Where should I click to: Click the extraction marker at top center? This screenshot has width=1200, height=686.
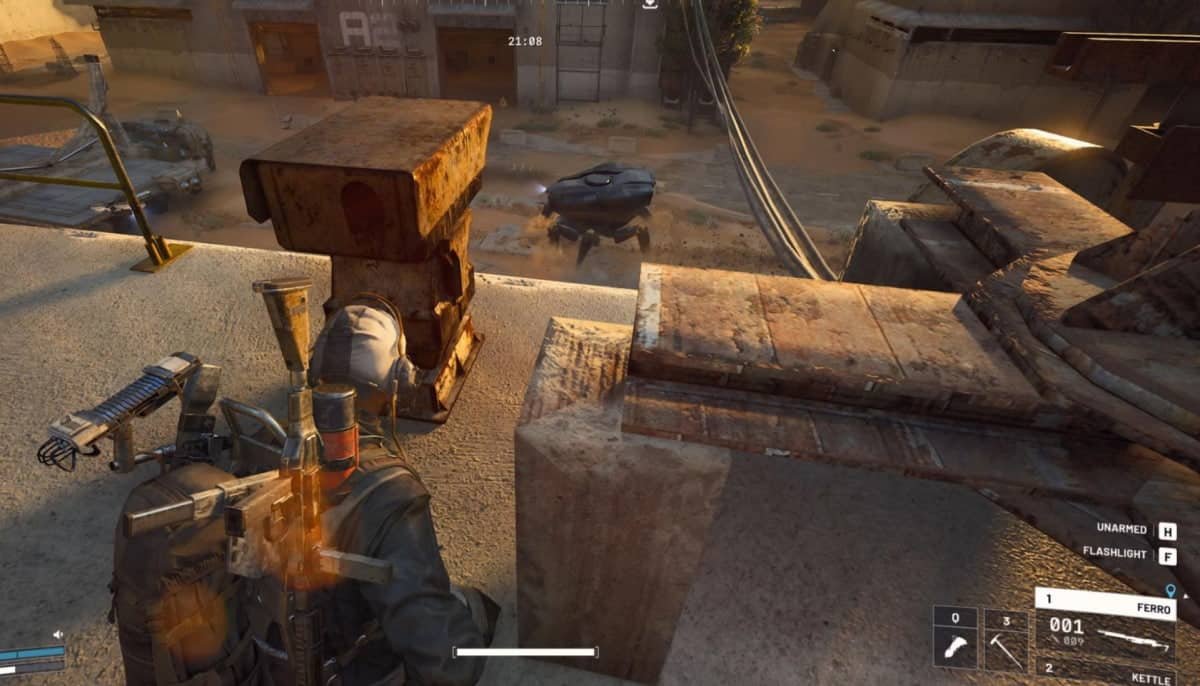tap(651, 4)
